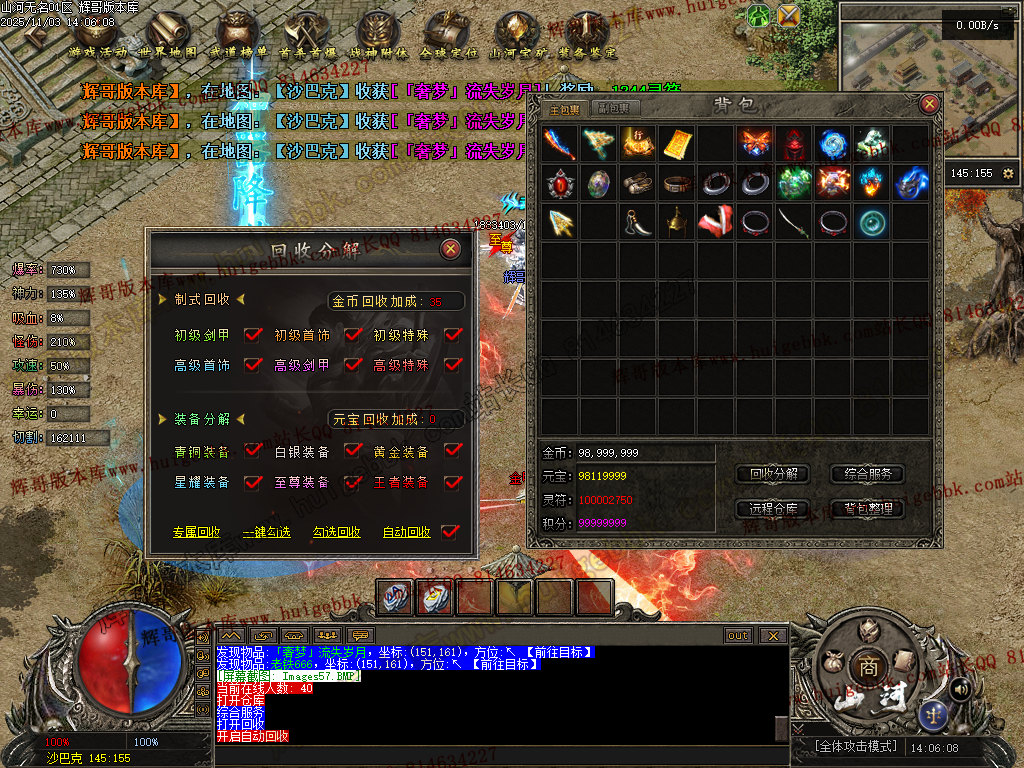Close the 回收分解 recycle window

tap(451, 249)
